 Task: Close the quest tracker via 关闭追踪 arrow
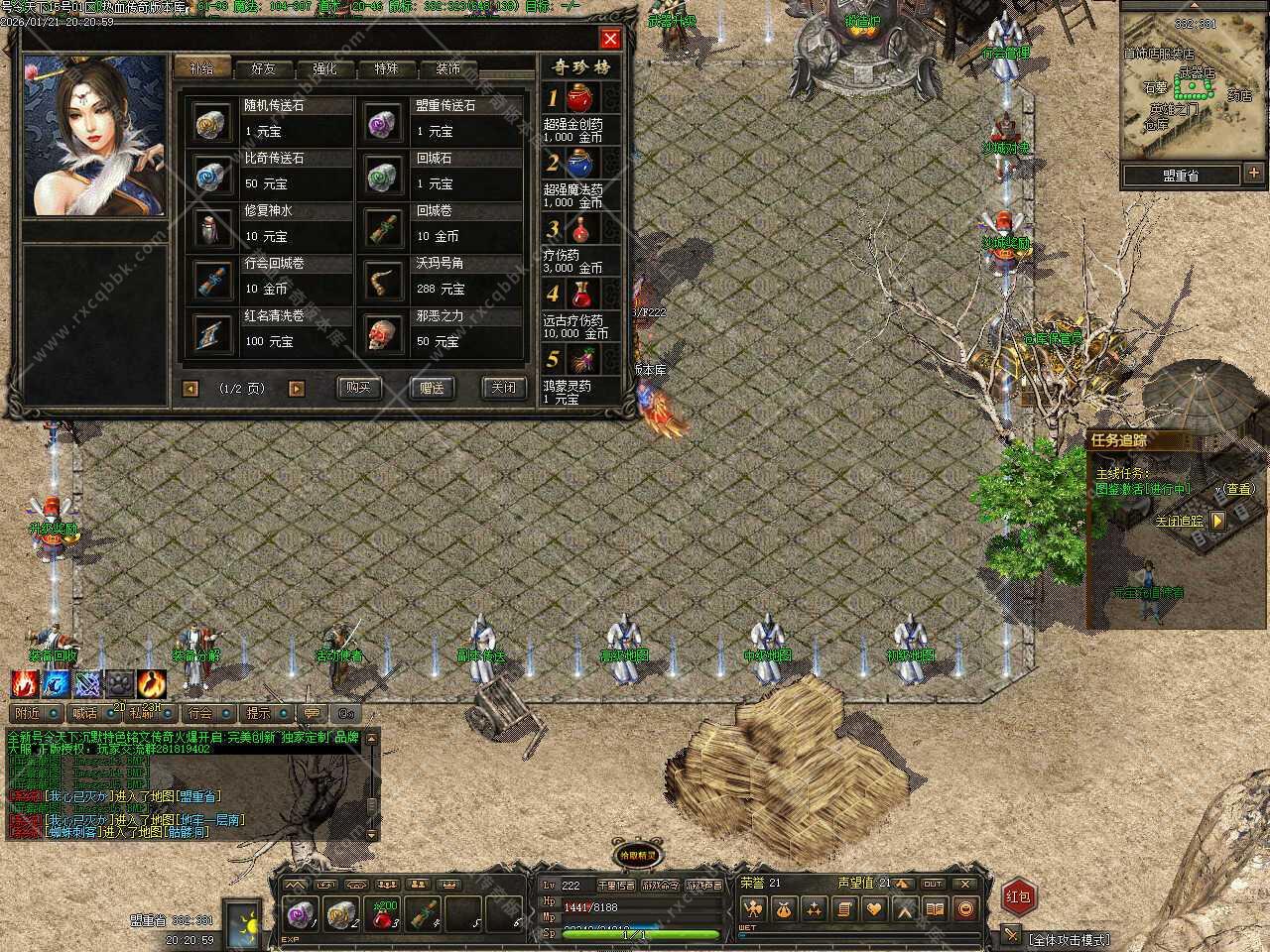(1218, 520)
